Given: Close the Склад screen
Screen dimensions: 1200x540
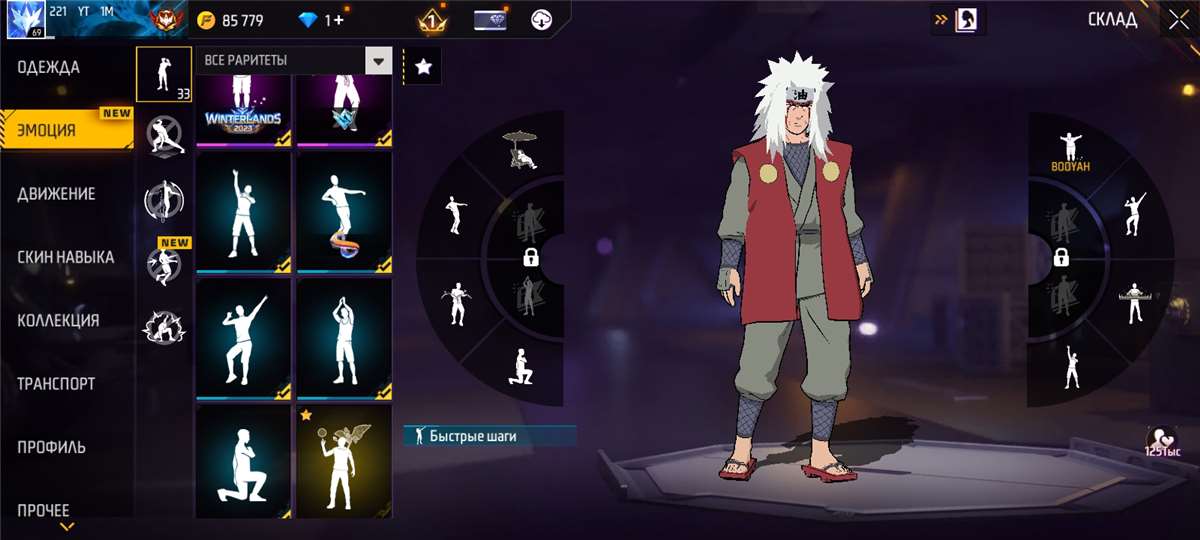Looking at the screenshot, I should coord(1176,20).
